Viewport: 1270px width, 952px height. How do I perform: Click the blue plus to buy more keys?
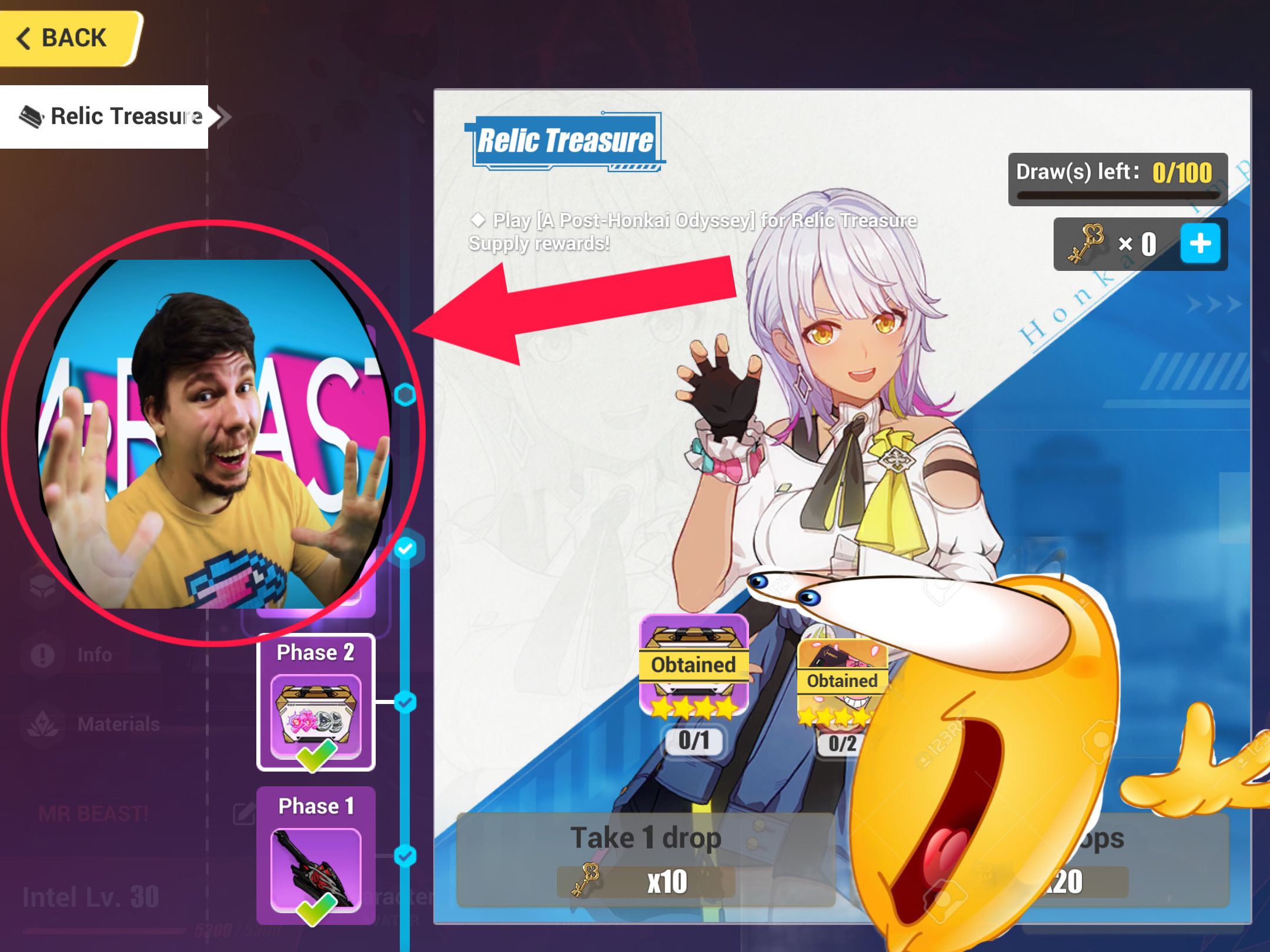1201,244
